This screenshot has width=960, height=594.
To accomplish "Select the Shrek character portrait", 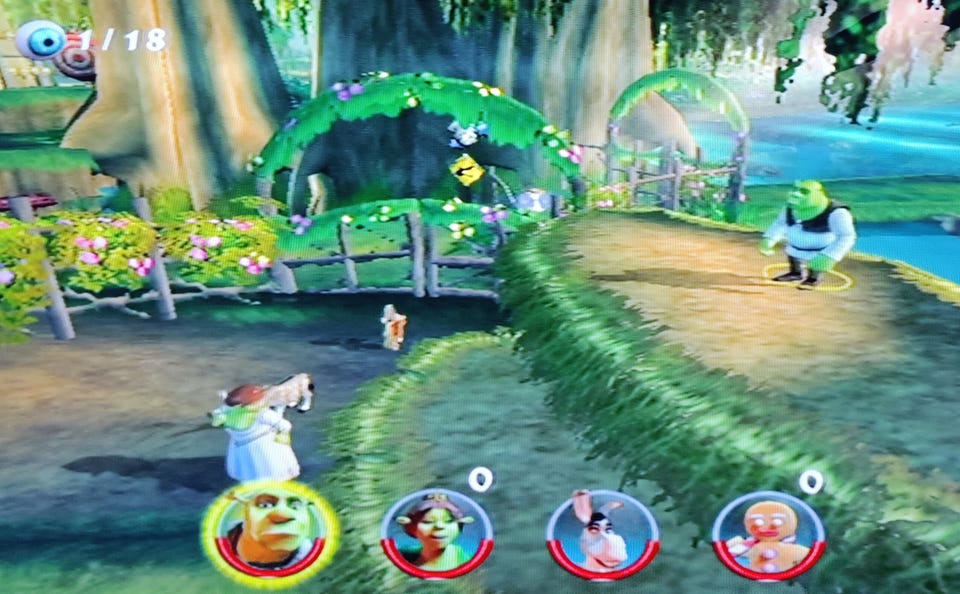I will coord(270,531).
